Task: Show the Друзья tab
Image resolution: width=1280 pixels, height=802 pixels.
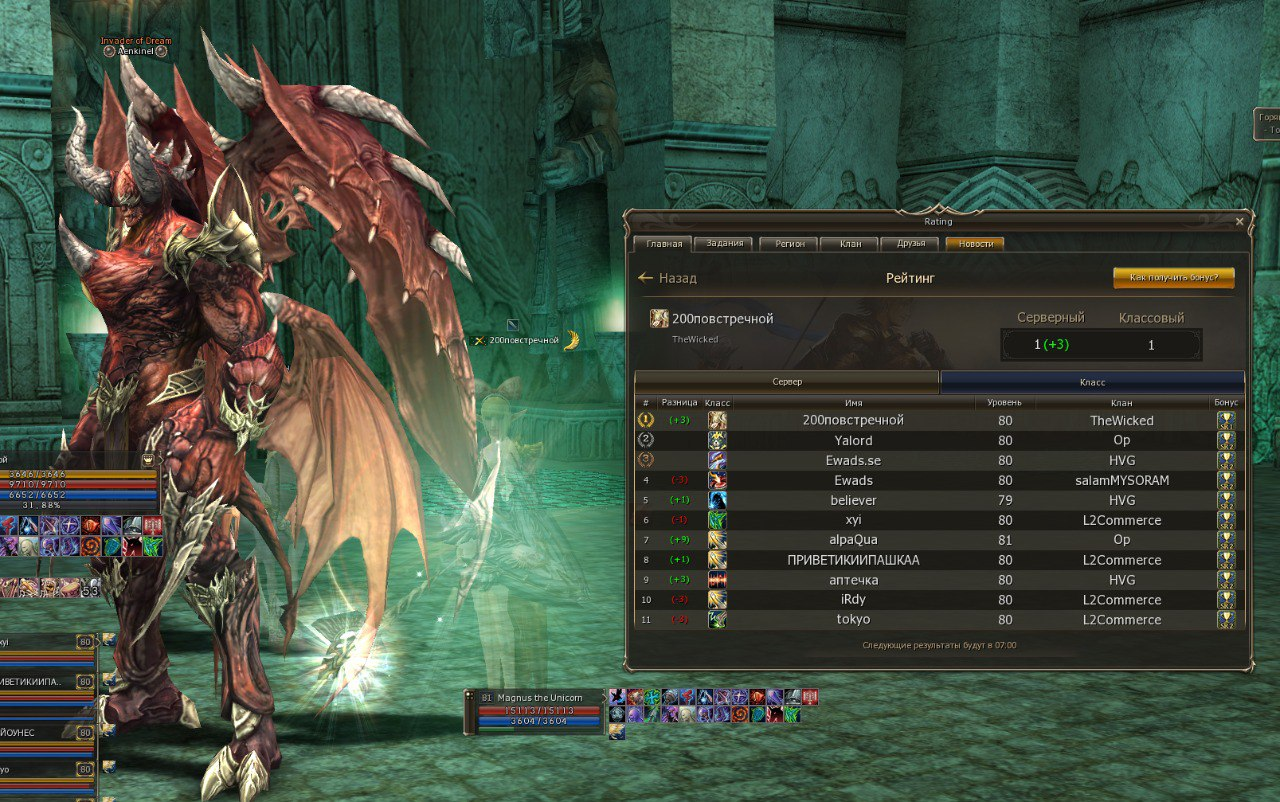Action: click(x=910, y=244)
